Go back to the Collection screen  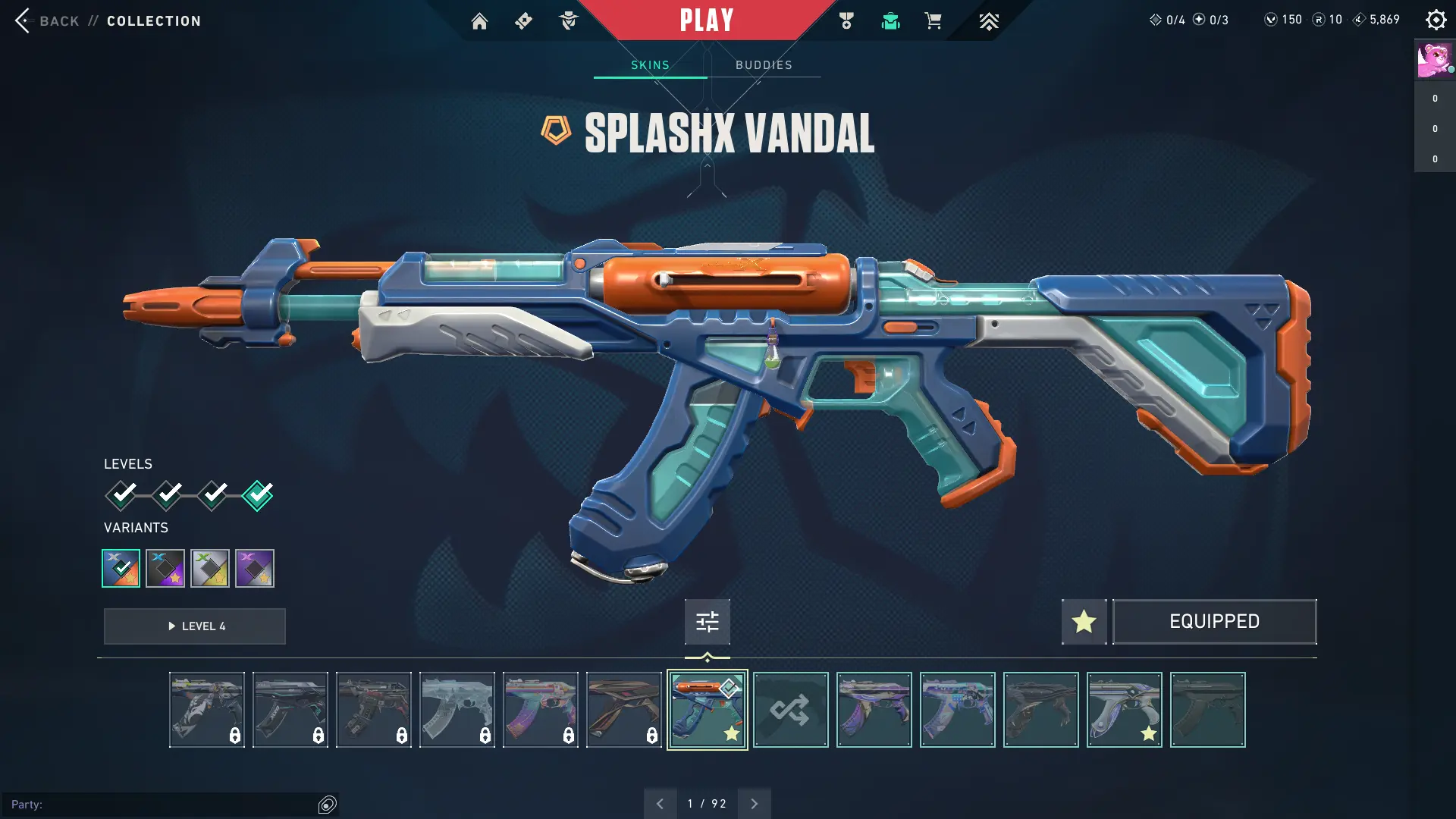pyautogui.click(x=45, y=20)
